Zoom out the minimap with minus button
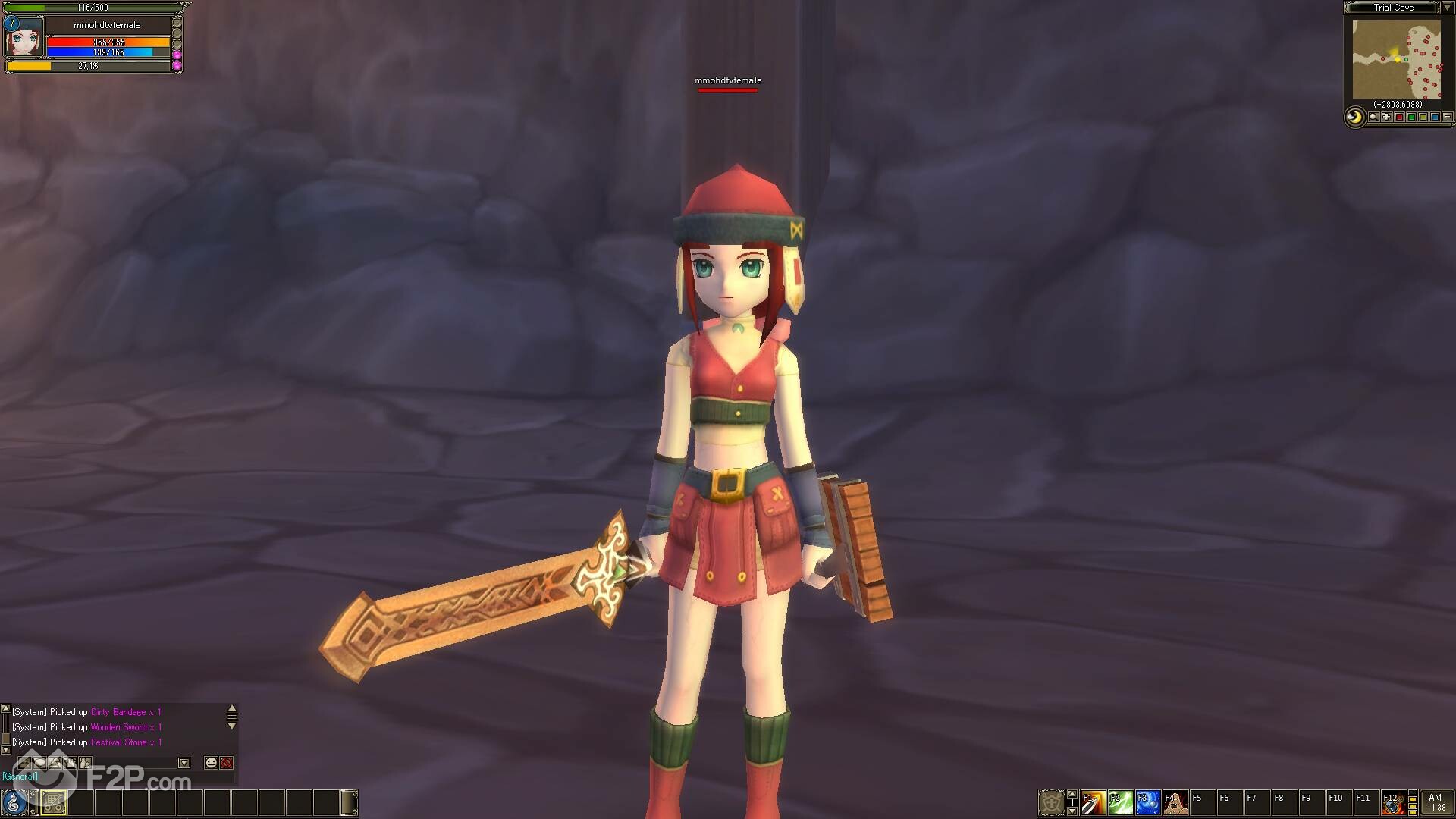Screen dimensions: 1456x819 tap(1448, 117)
